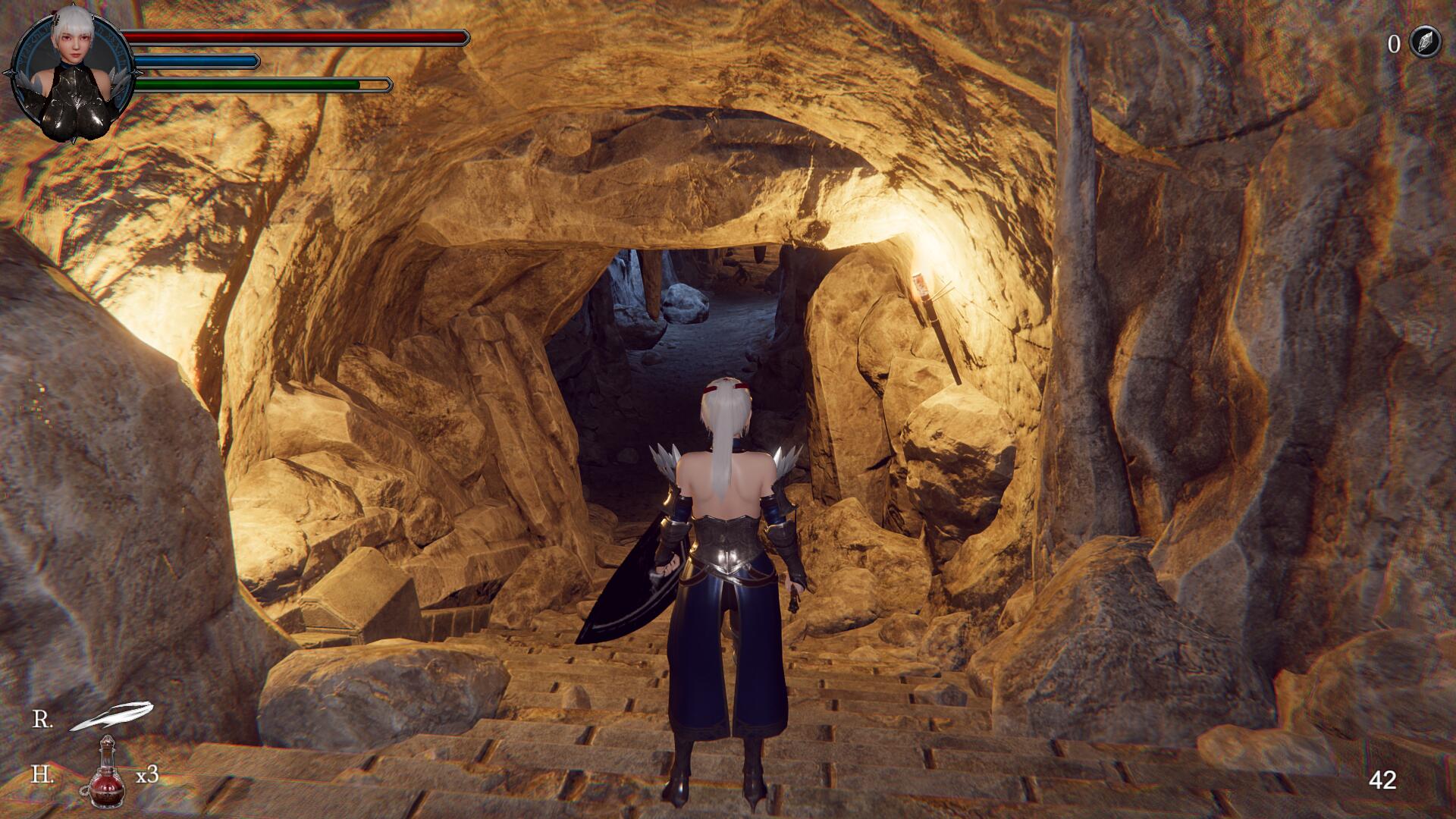Click the dark crystal currency icon
The width and height of the screenshot is (1456, 819).
click(1424, 42)
